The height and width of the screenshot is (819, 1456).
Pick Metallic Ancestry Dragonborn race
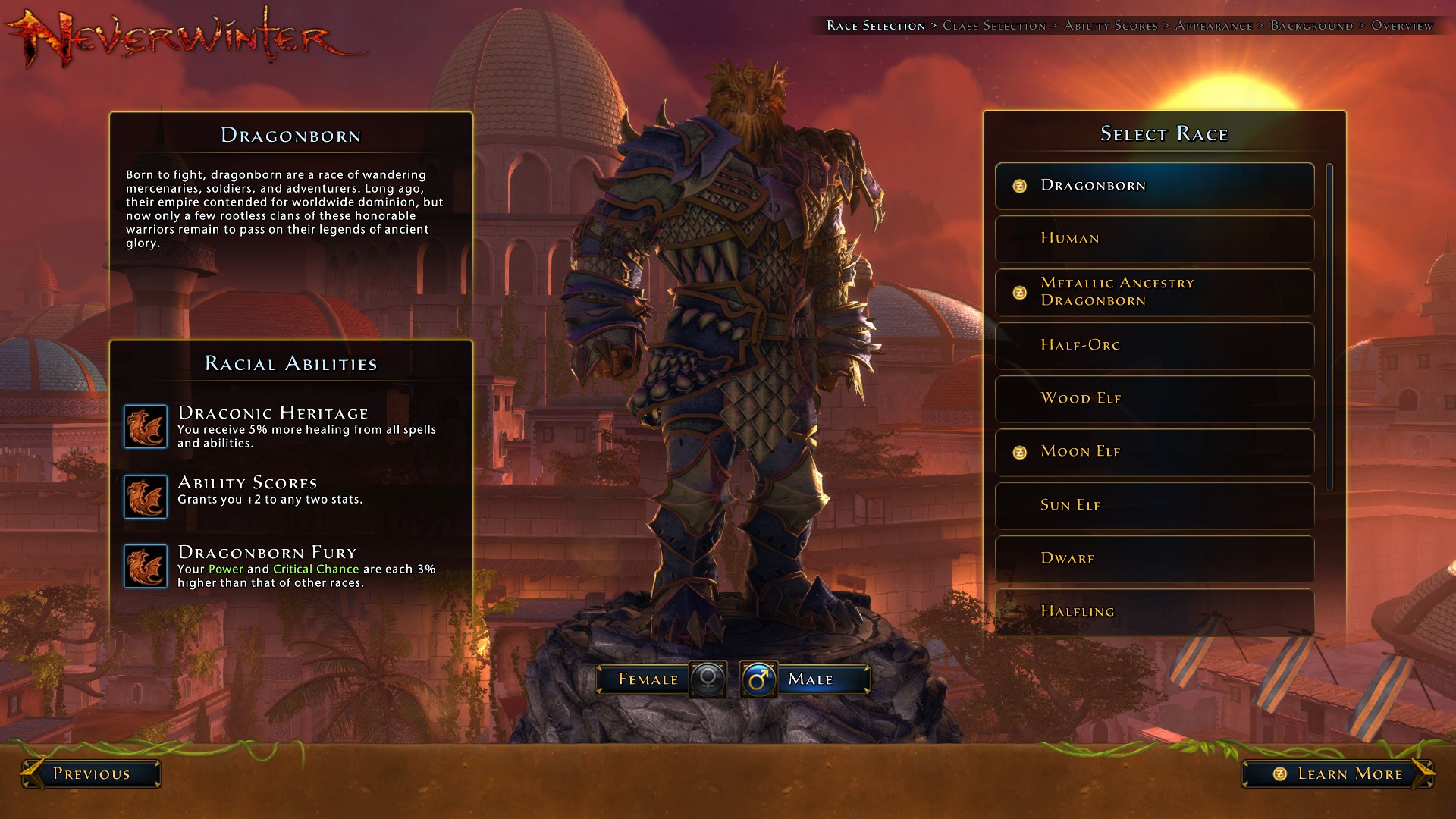(1154, 292)
